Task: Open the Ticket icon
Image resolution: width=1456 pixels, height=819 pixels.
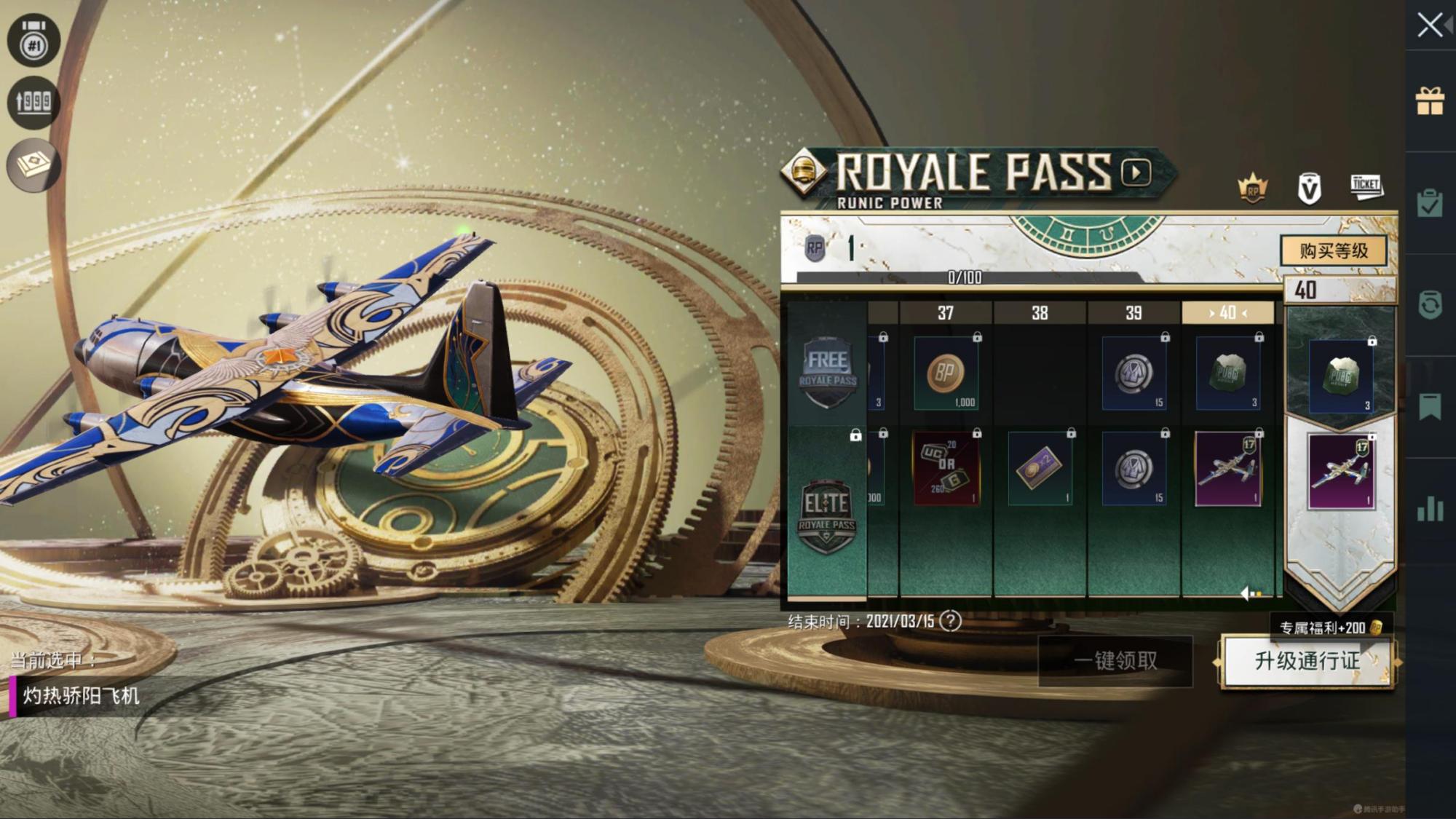Action: [x=1366, y=187]
